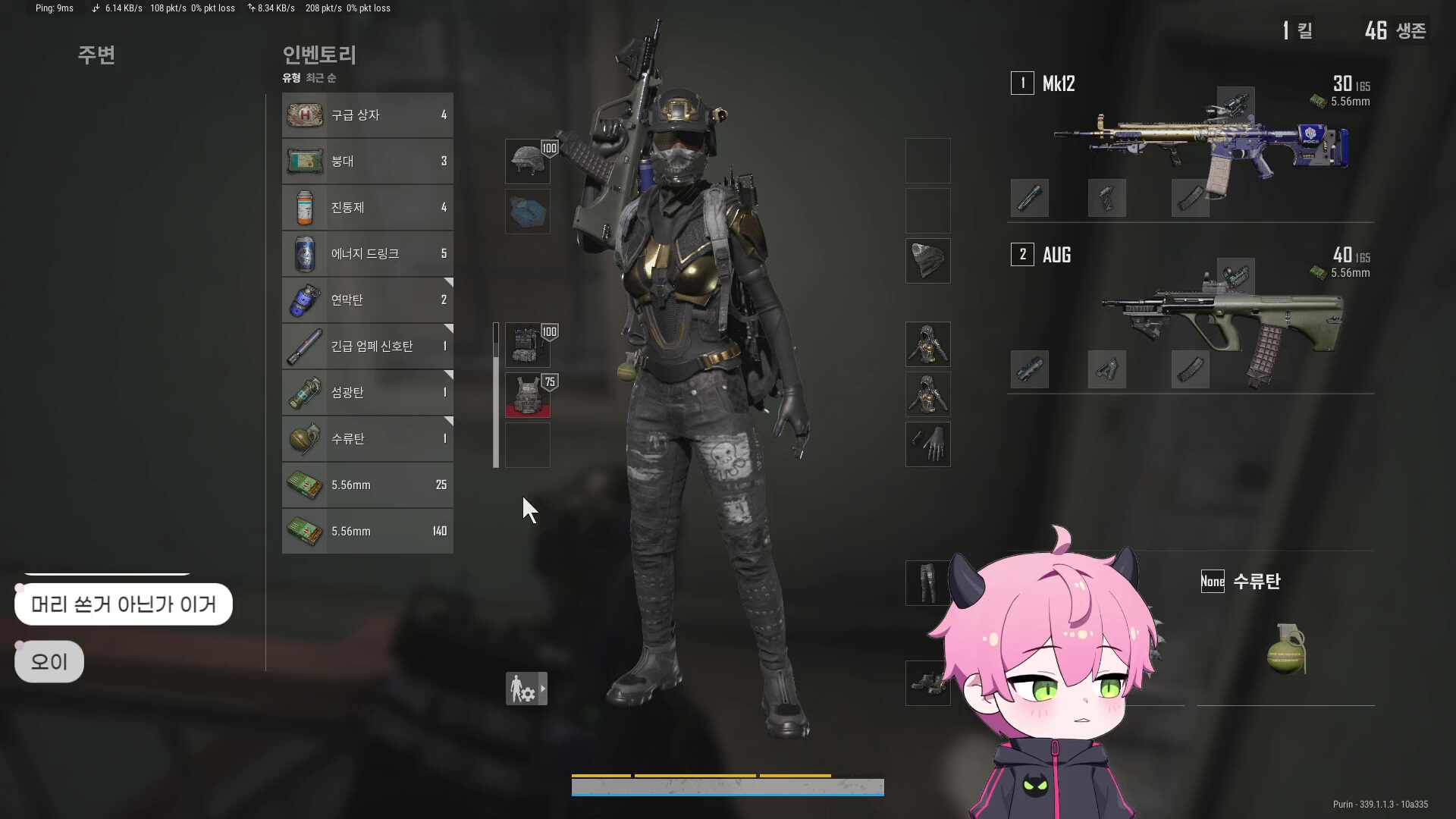Select the 수류탄 frag grenade in inventory

[304, 438]
